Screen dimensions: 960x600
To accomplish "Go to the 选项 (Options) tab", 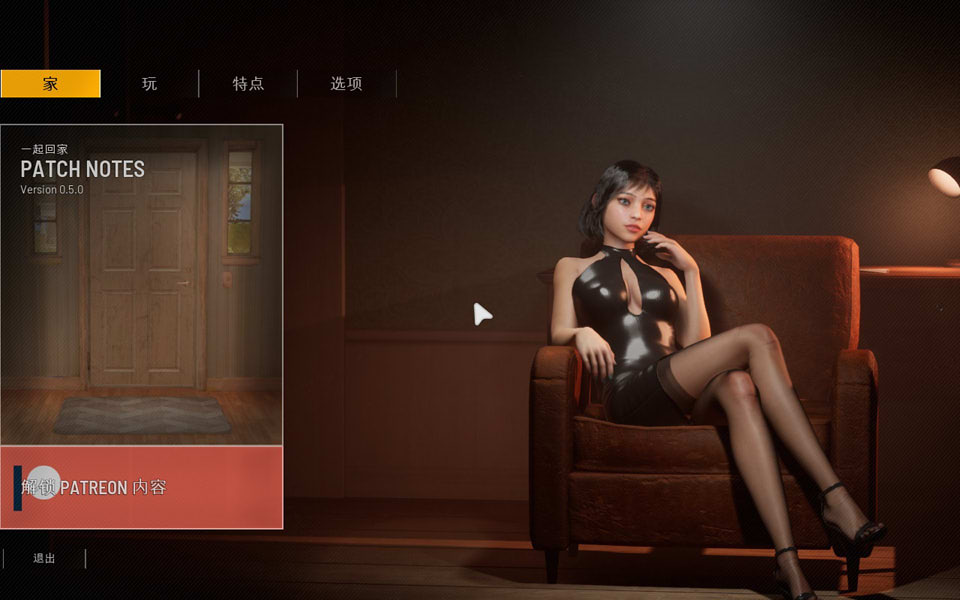I will pyautogui.click(x=346, y=84).
